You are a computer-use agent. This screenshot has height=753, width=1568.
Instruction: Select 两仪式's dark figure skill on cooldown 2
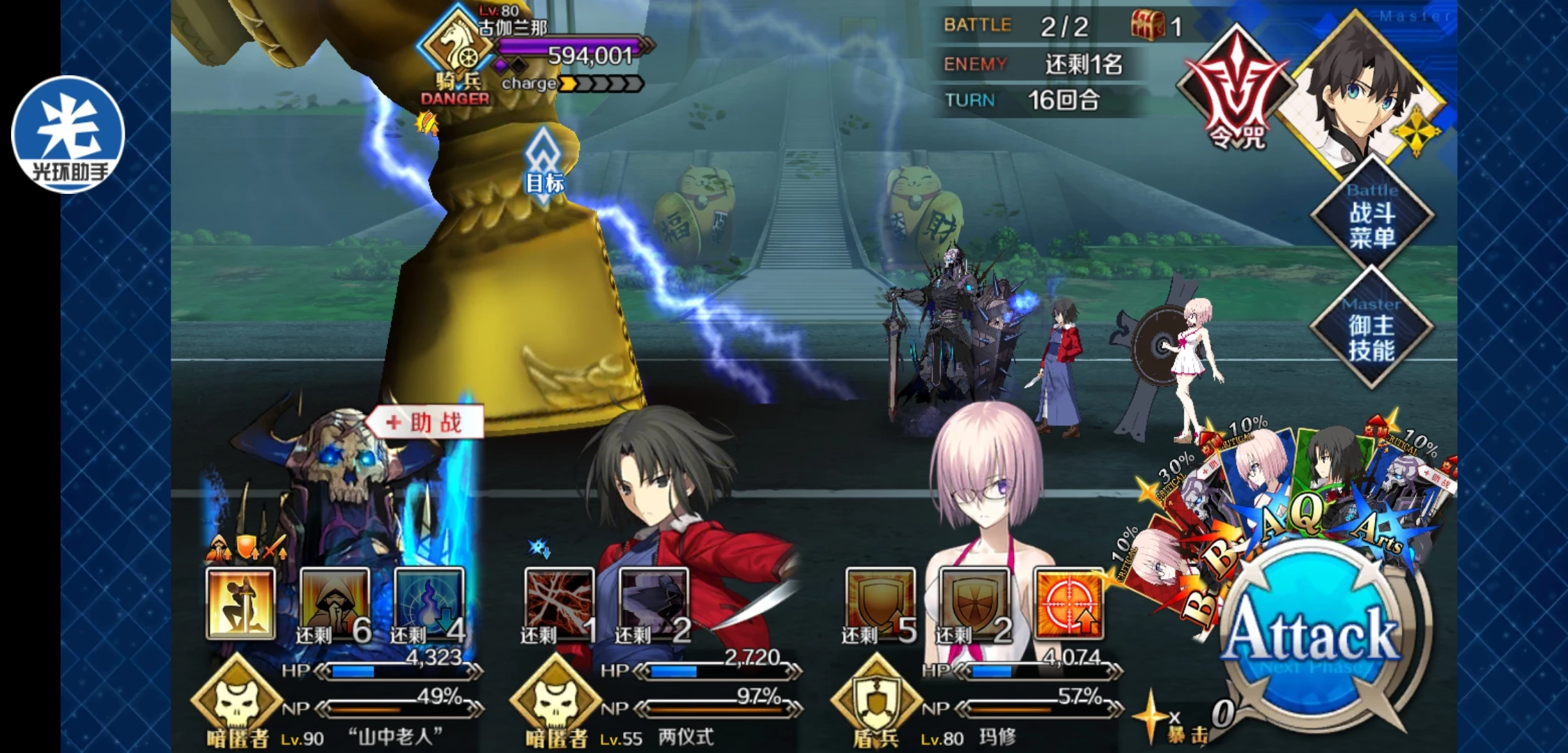click(653, 604)
